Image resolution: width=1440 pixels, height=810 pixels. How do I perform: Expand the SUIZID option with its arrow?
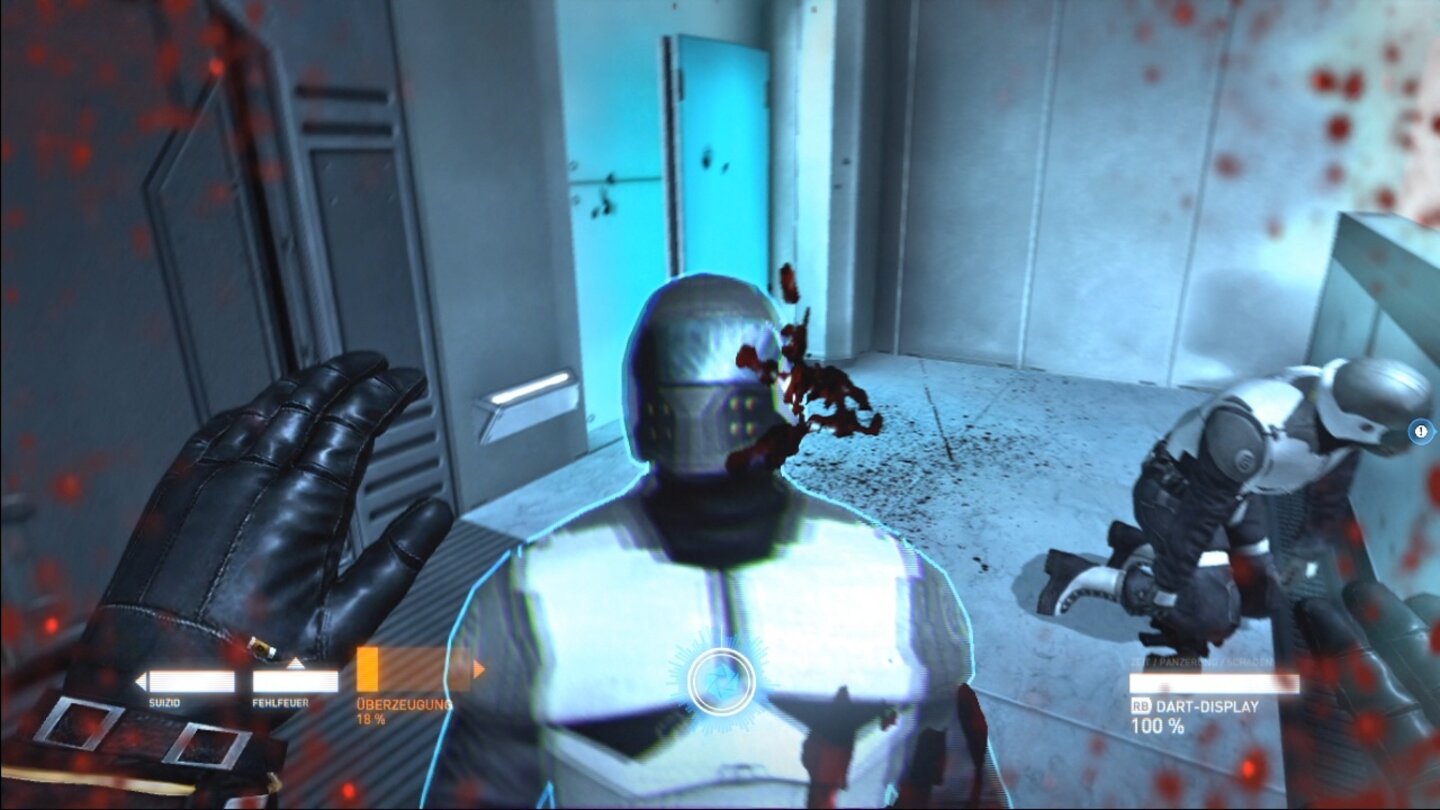pyautogui.click(x=140, y=678)
